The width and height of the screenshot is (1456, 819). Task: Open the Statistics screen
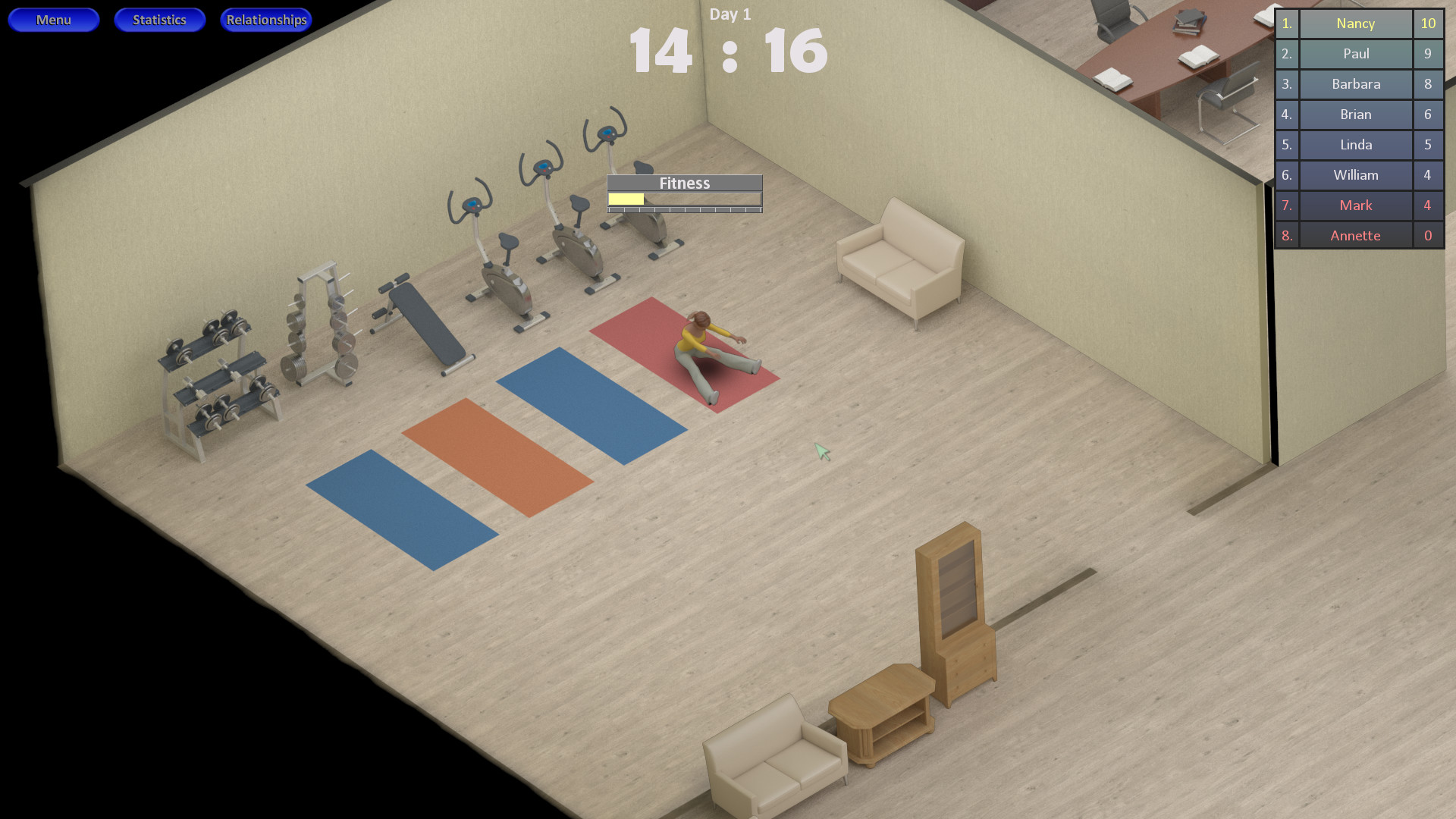click(159, 20)
